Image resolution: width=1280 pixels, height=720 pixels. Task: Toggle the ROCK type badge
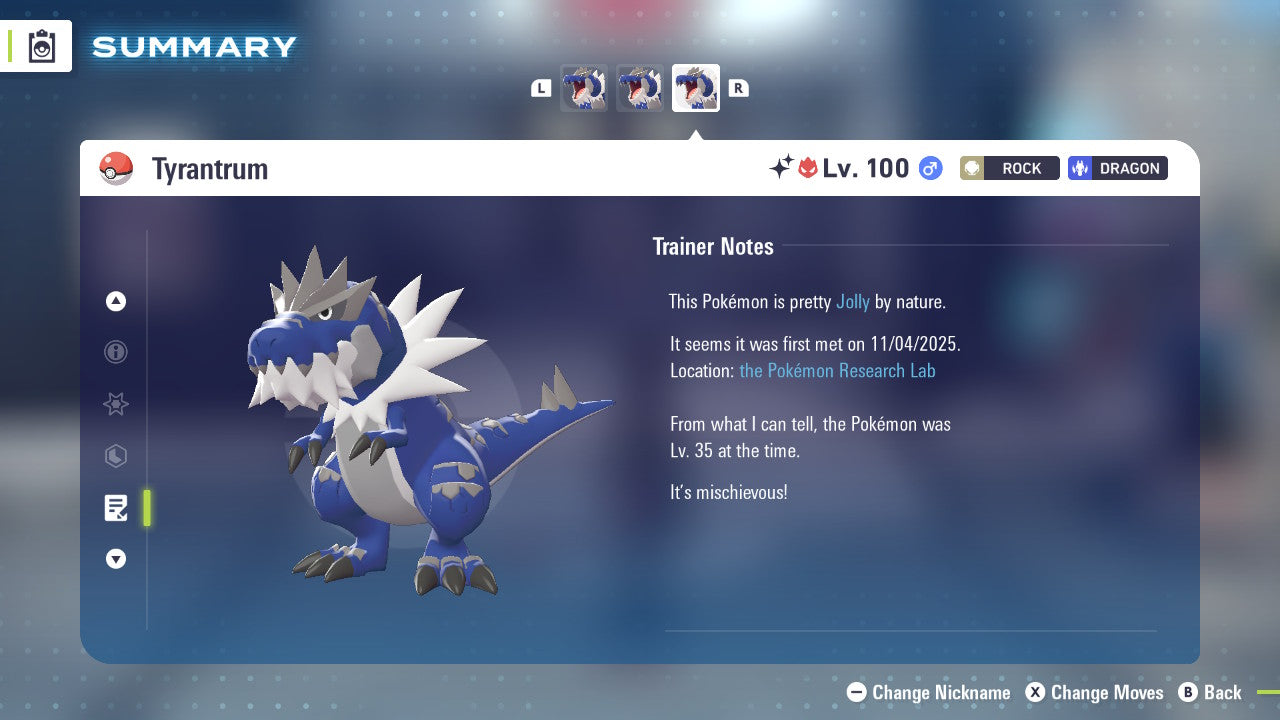(x=1009, y=168)
